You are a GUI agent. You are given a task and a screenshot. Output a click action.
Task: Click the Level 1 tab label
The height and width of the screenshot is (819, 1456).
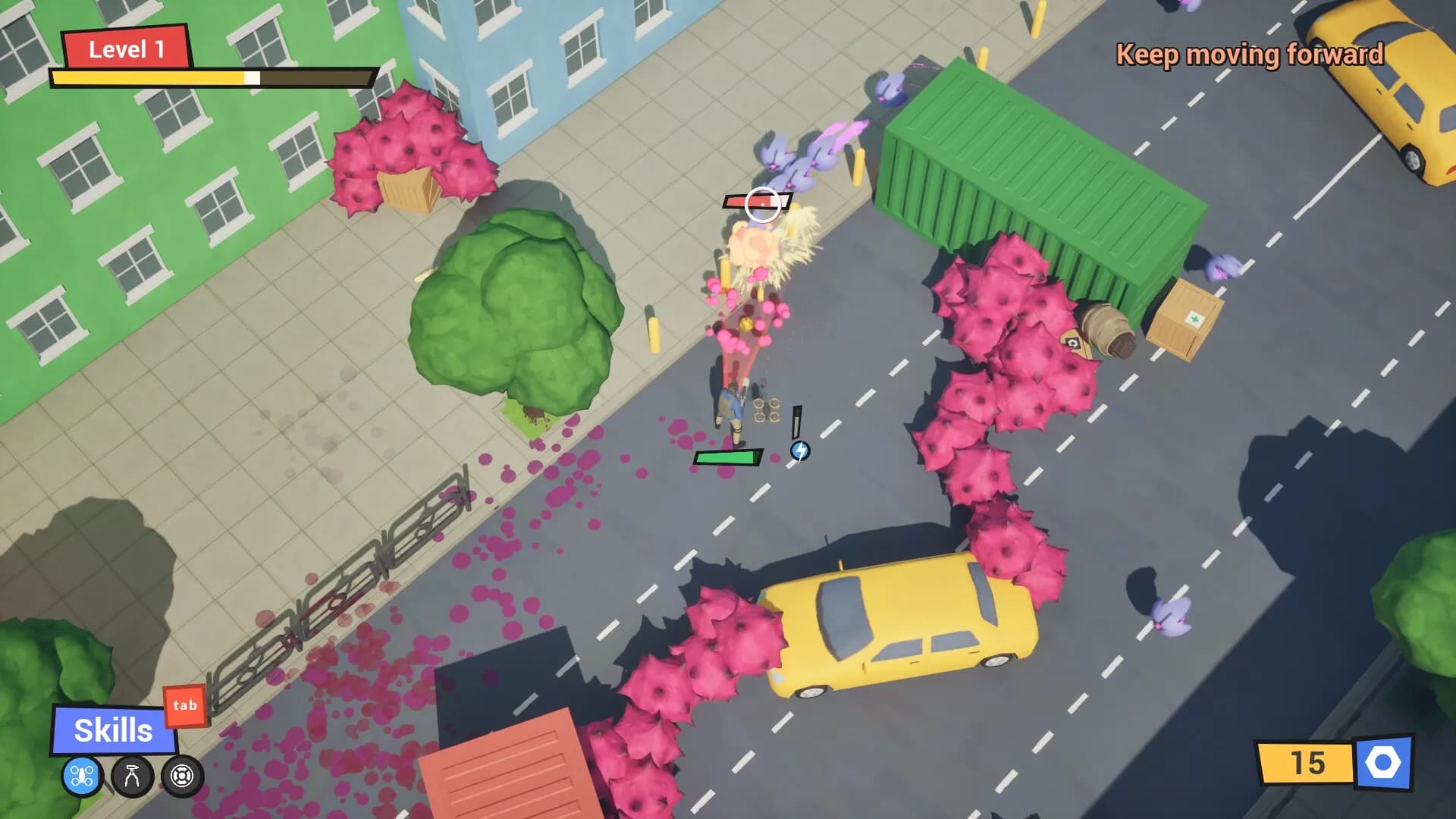pyautogui.click(x=127, y=49)
